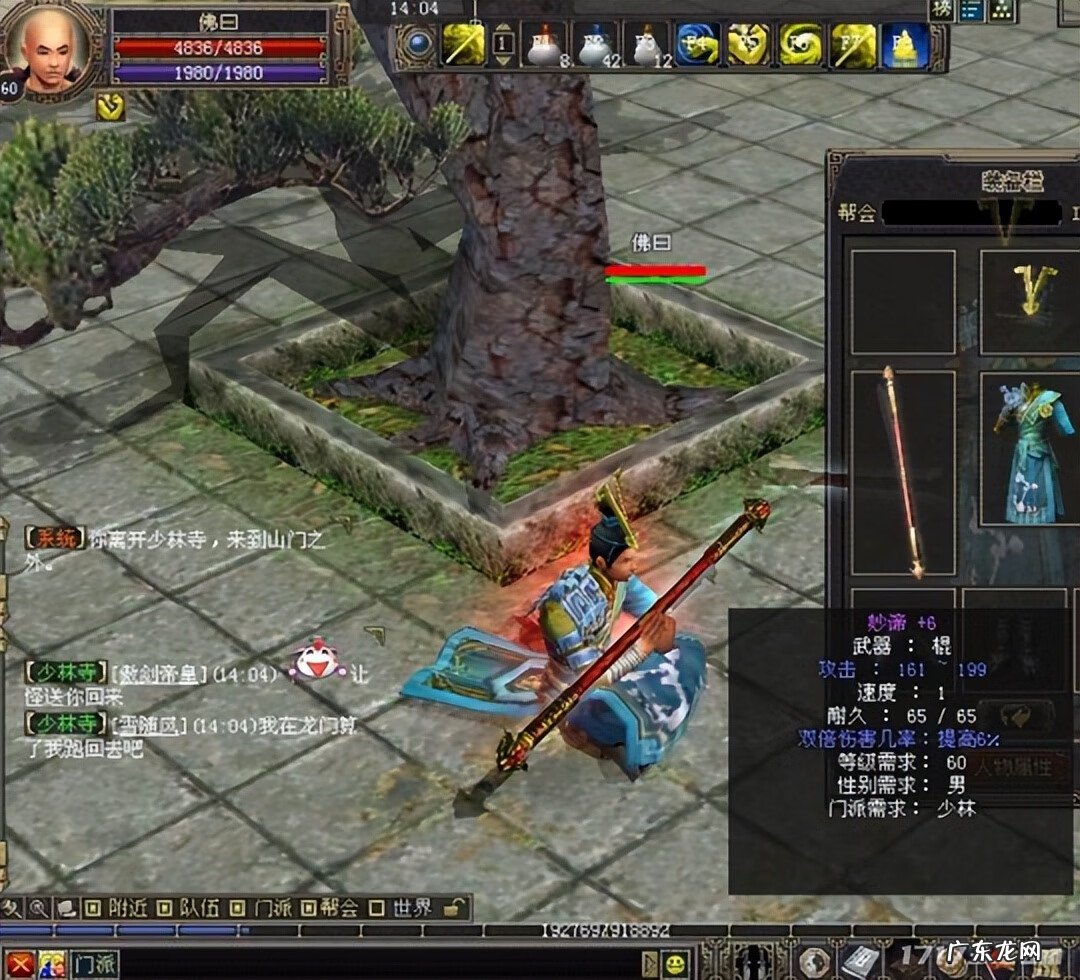Select the teal robe armor slot
Image resolution: width=1080 pixels, height=980 pixels.
1032,448
